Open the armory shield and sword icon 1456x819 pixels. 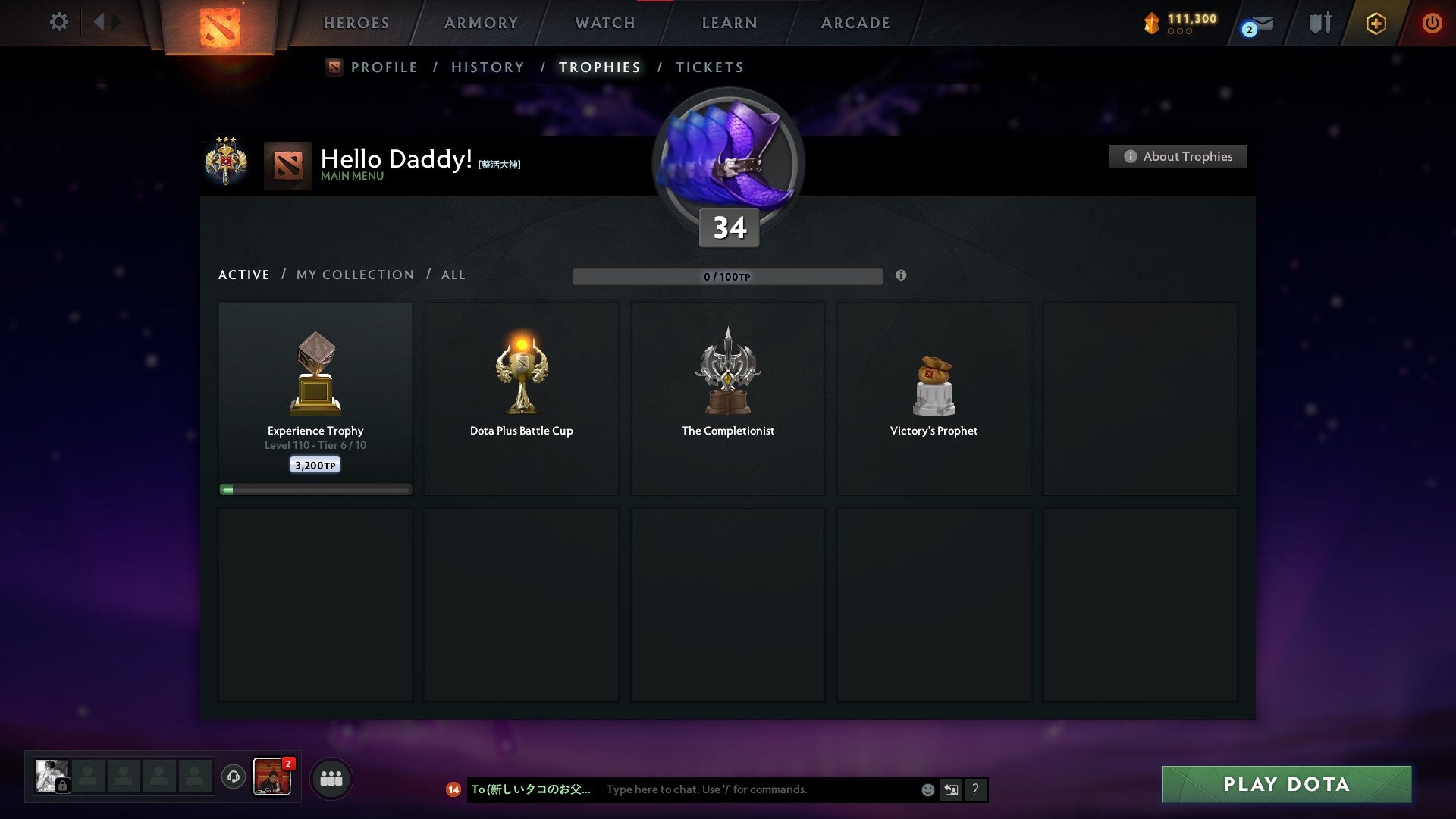coord(1319,23)
